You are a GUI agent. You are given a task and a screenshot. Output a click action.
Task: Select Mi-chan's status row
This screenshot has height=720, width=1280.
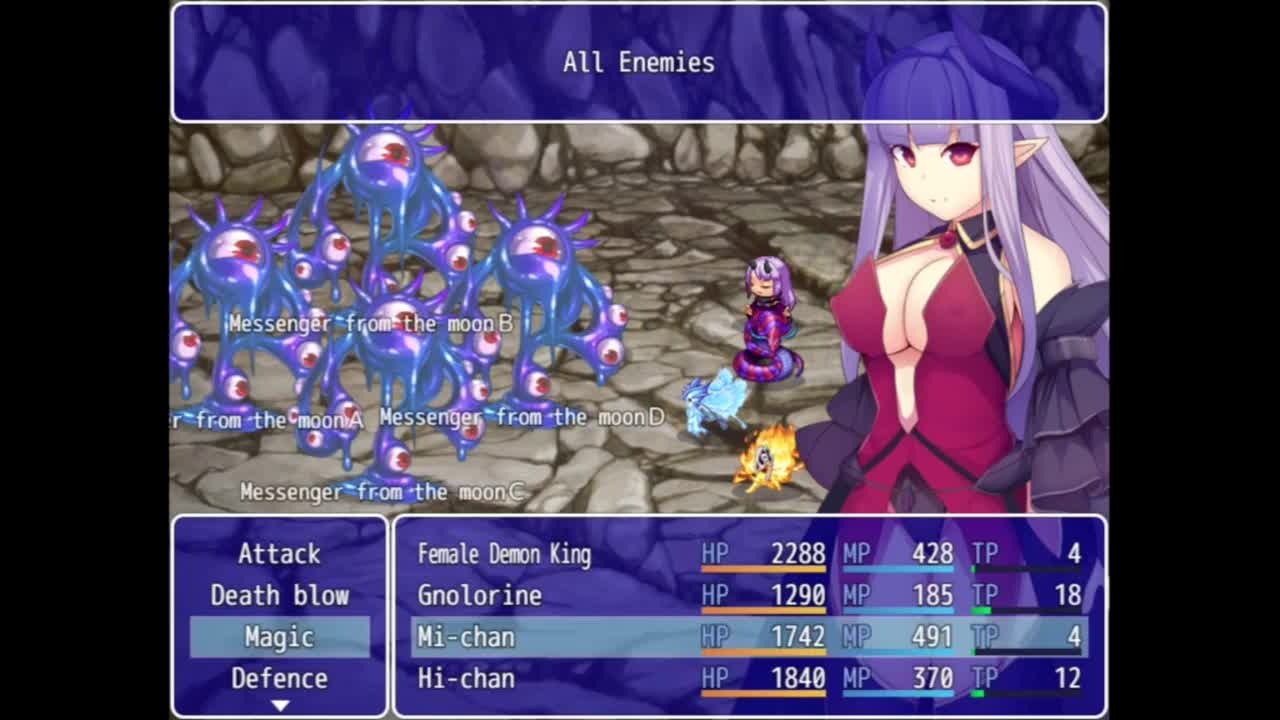[x=749, y=637]
